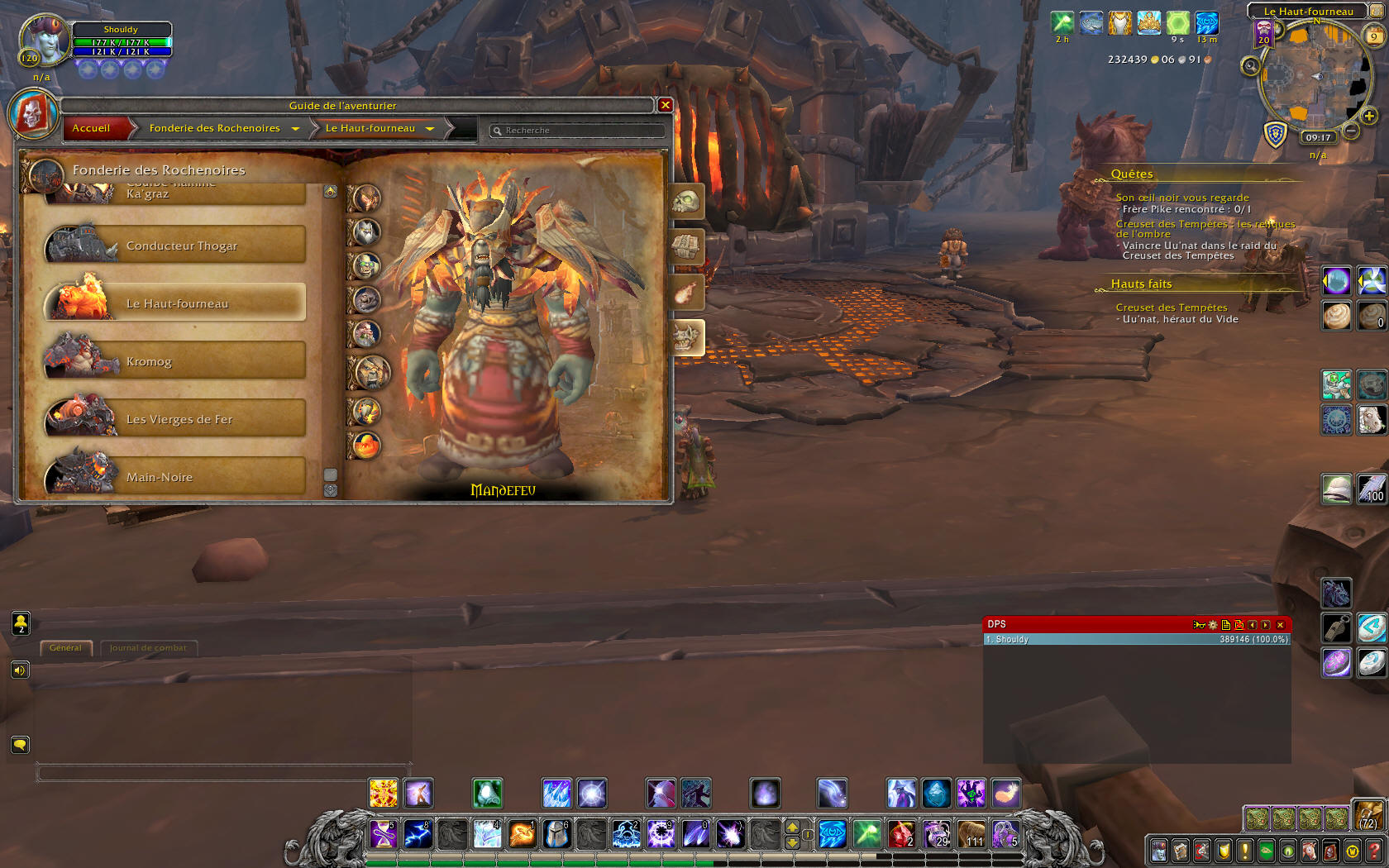1389x868 pixels.
Task: Switch to the Général chat tab
Action: [65, 648]
